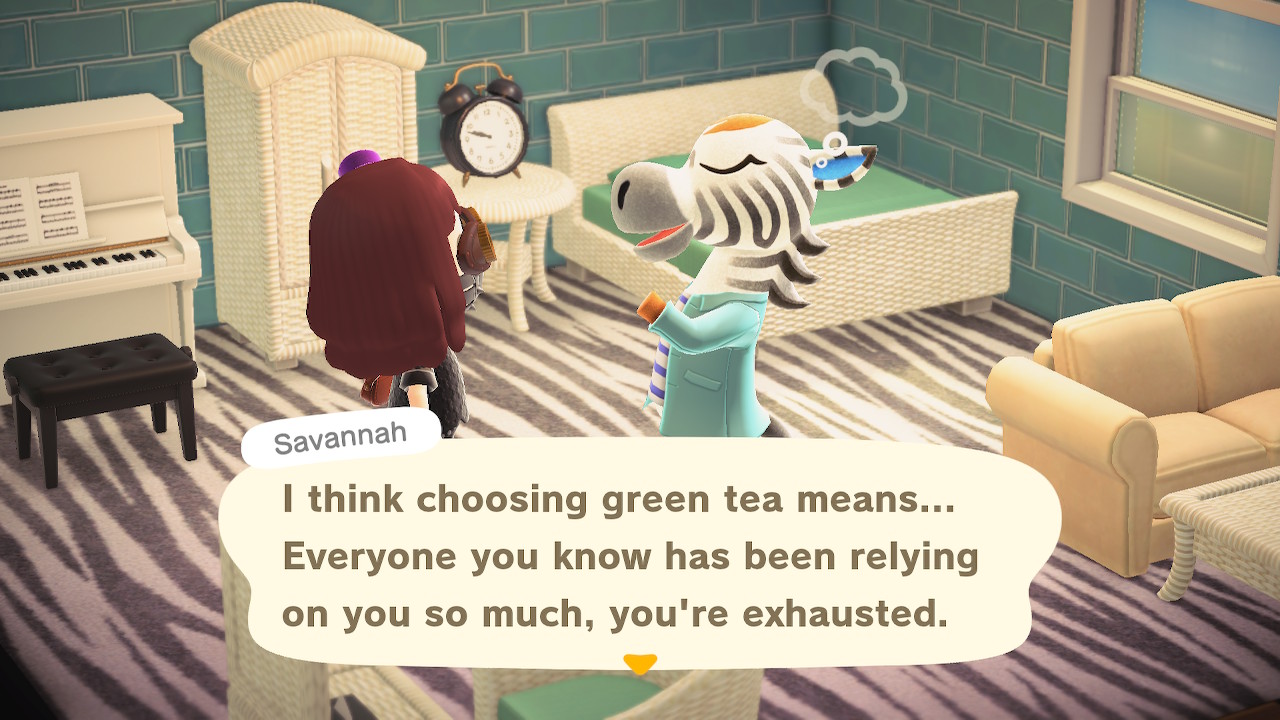Click the orange continue arrow below the dialogue

(639, 663)
